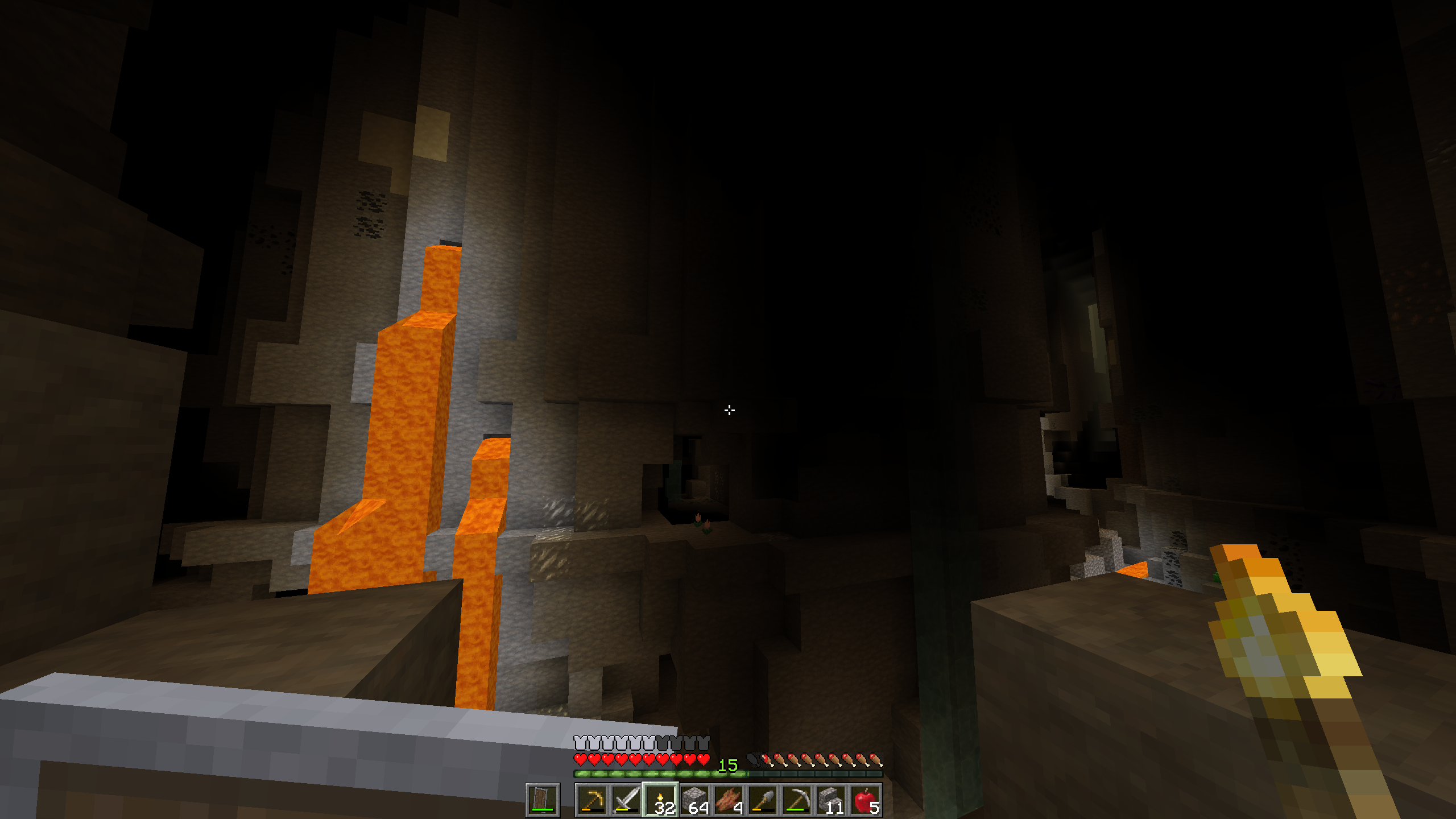
Task: Select the cobblestone stairs stack of 11
Action: pyautogui.click(x=831, y=800)
